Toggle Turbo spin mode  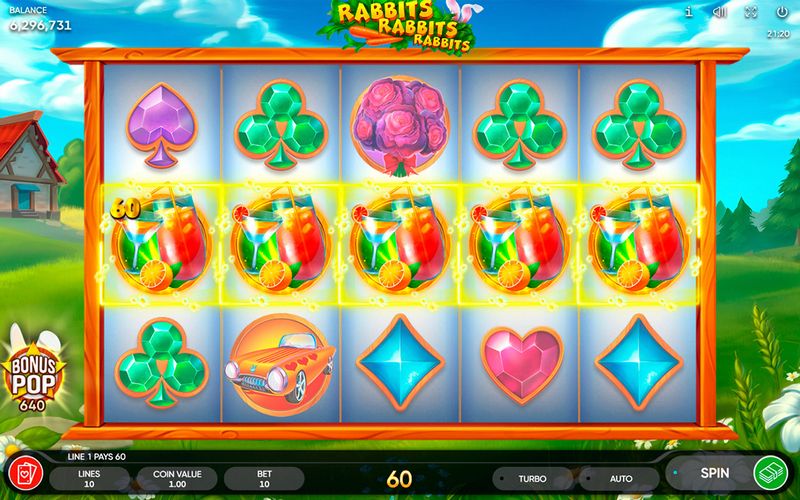tap(533, 477)
